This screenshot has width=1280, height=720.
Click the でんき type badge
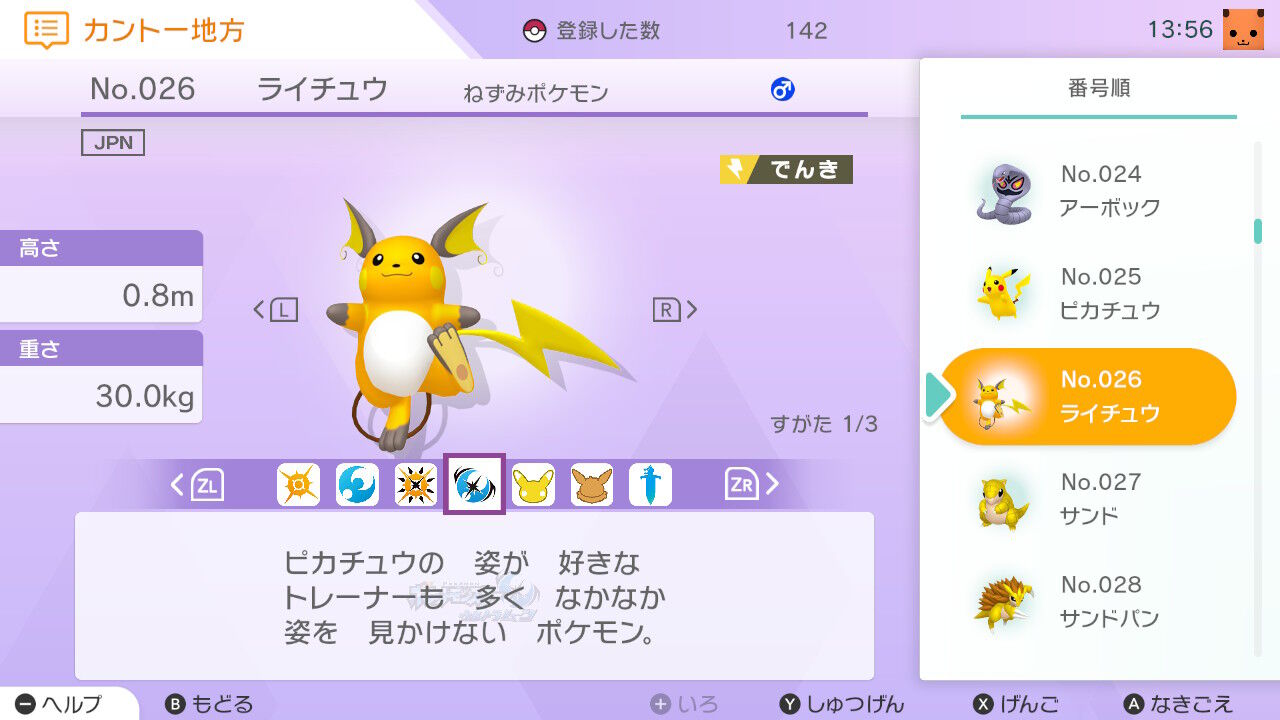point(785,169)
